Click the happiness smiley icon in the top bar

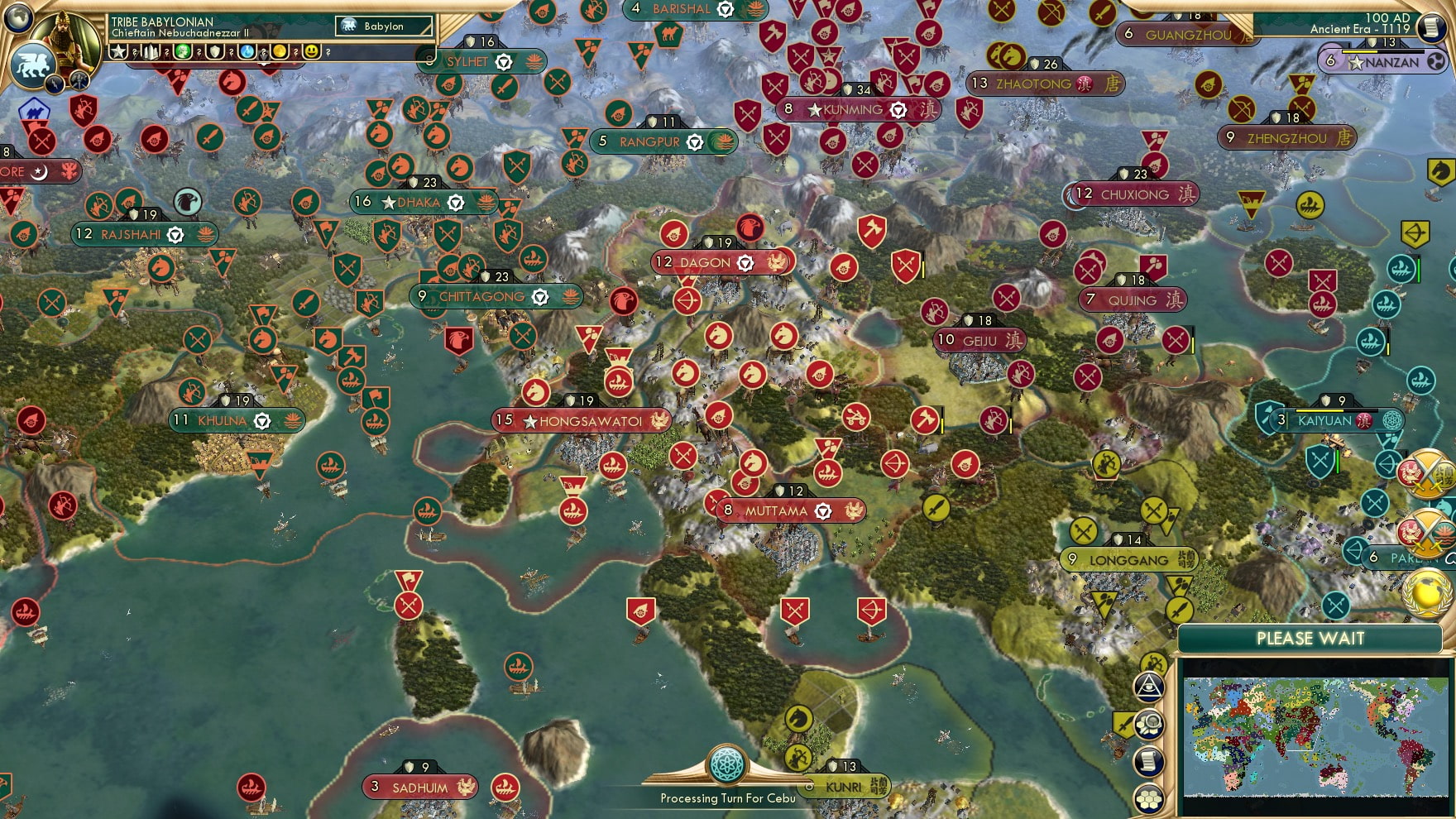click(312, 52)
